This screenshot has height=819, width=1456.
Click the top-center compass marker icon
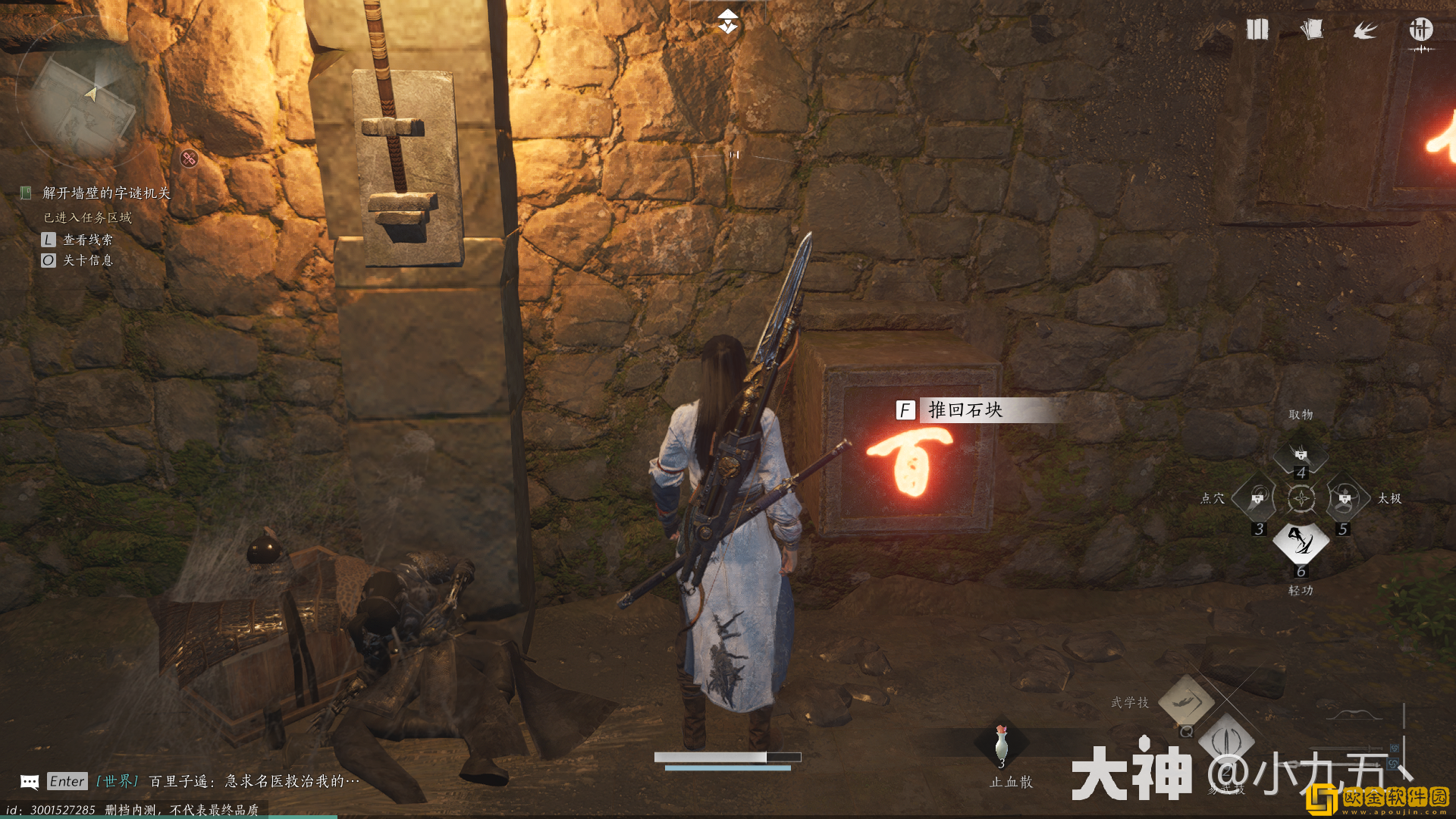pyautogui.click(x=727, y=22)
